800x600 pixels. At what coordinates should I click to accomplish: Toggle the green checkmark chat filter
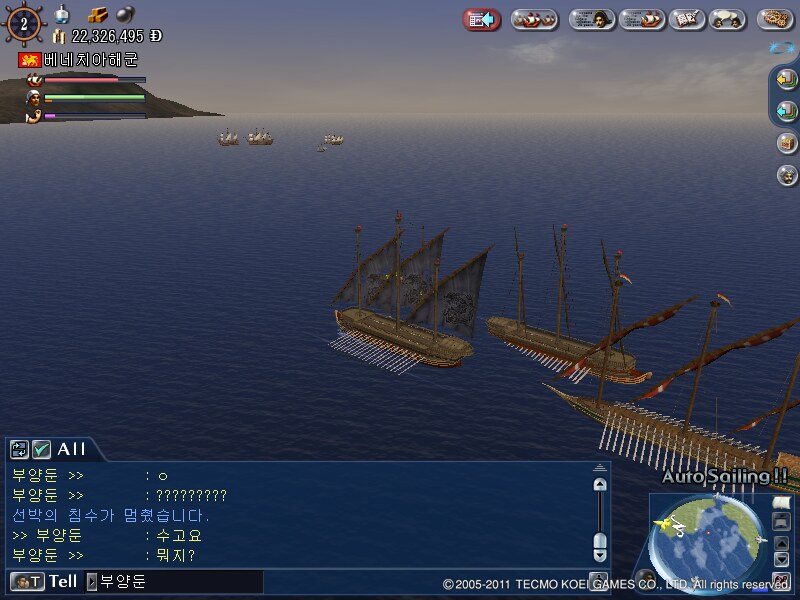[x=41, y=450]
